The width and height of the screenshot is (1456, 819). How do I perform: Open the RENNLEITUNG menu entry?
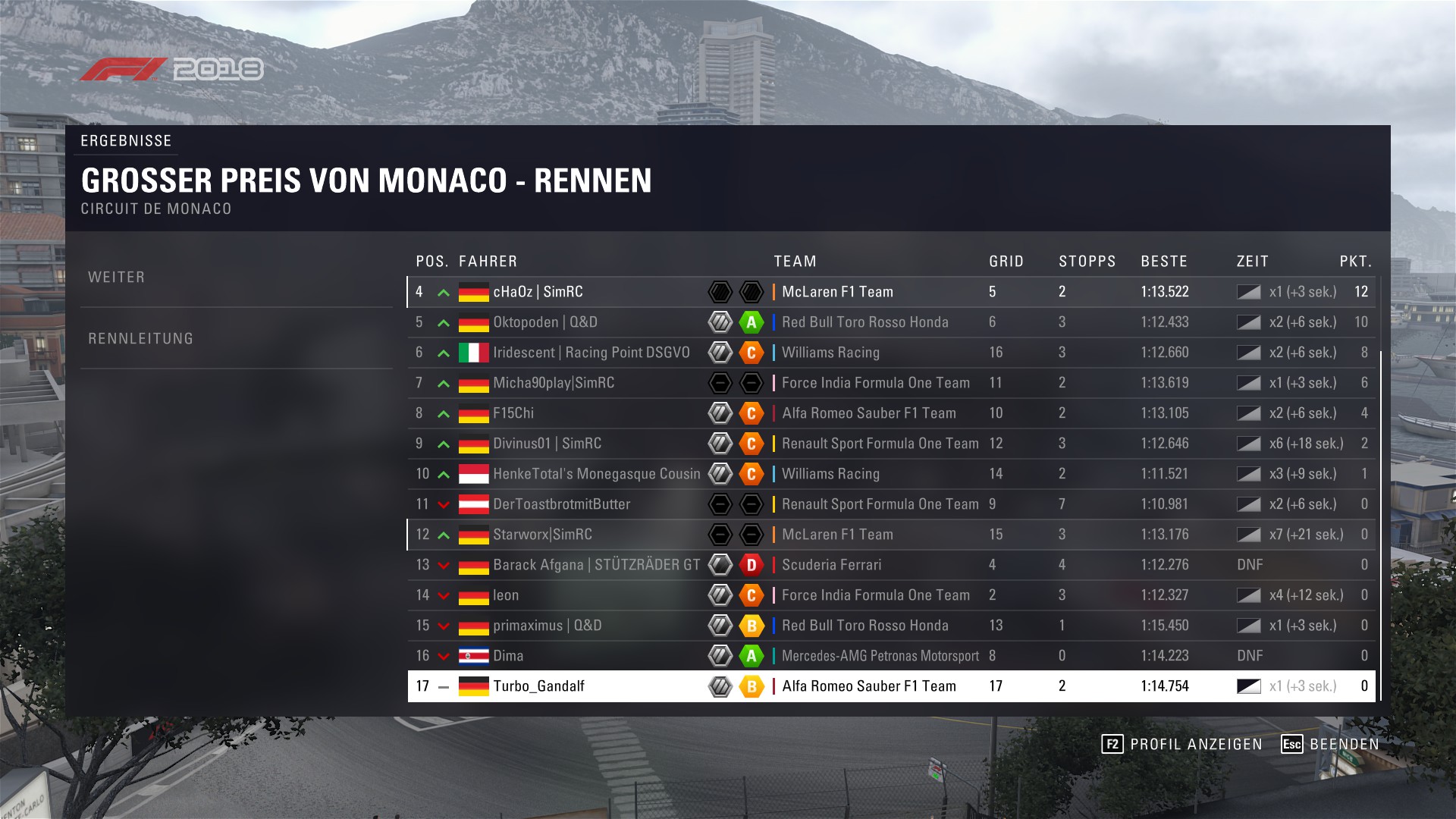coord(141,339)
